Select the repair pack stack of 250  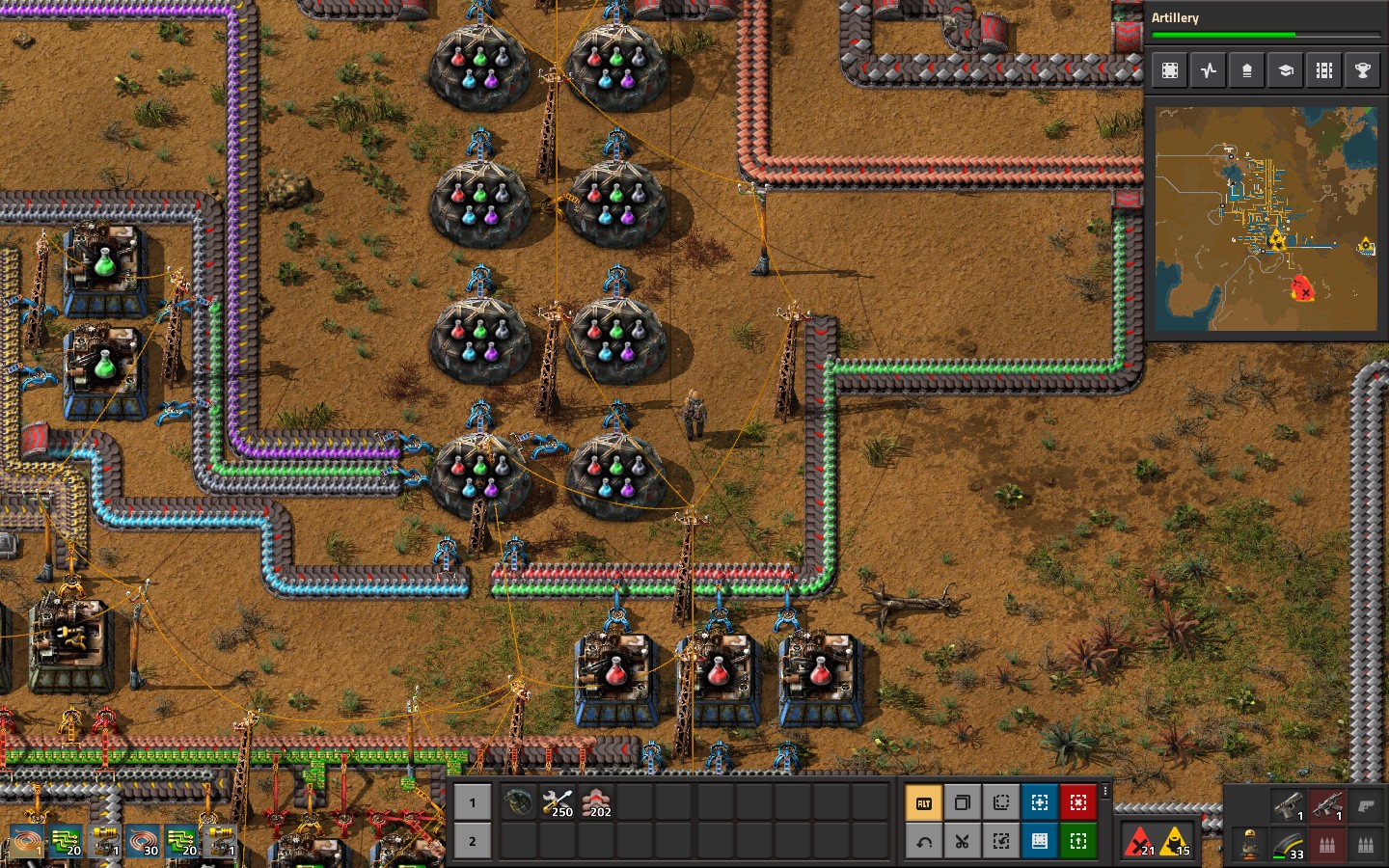[x=558, y=802]
